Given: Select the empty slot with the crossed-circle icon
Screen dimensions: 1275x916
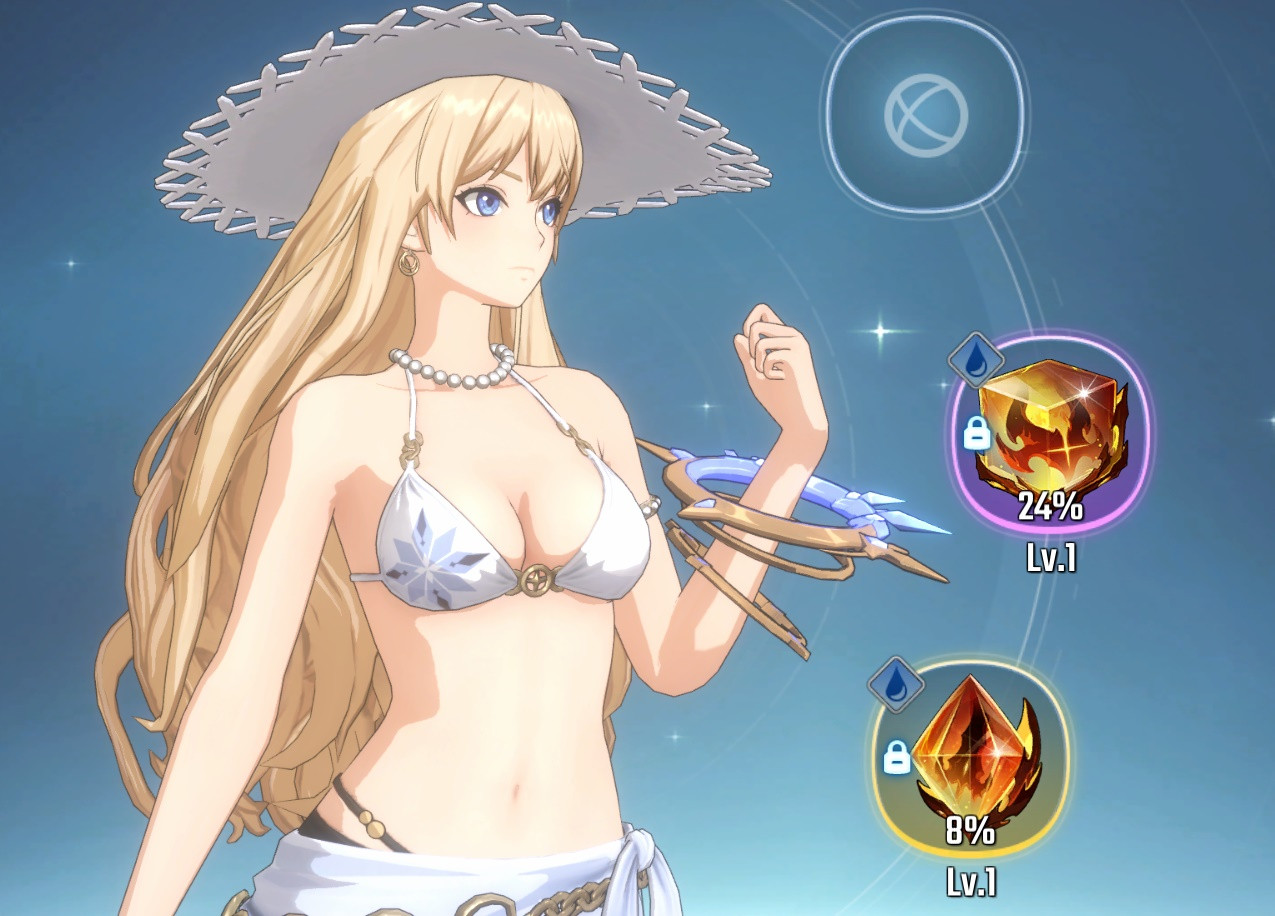Looking at the screenshot, I should tap(926, 113).
